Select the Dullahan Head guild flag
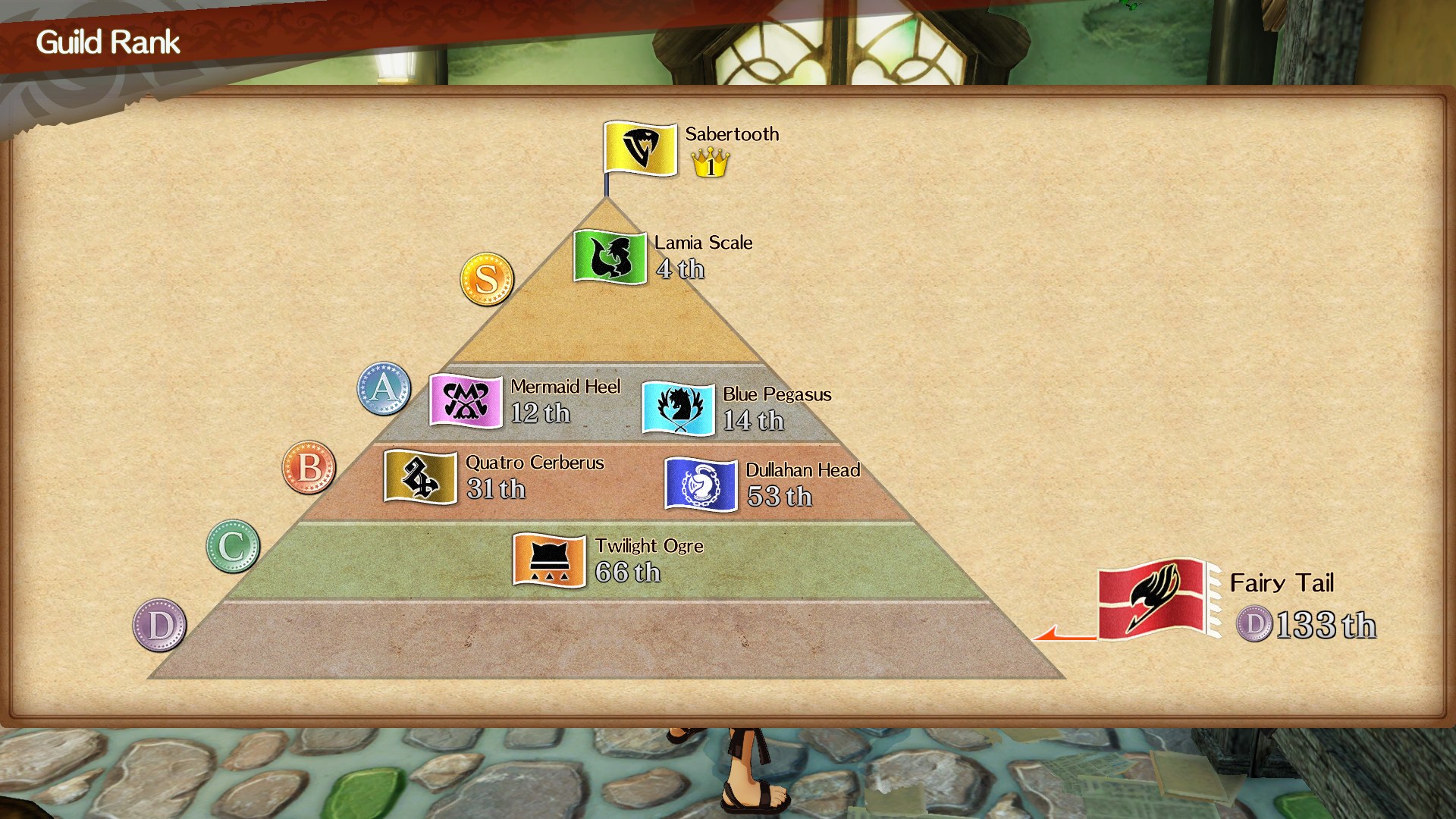 click(701, 485)
